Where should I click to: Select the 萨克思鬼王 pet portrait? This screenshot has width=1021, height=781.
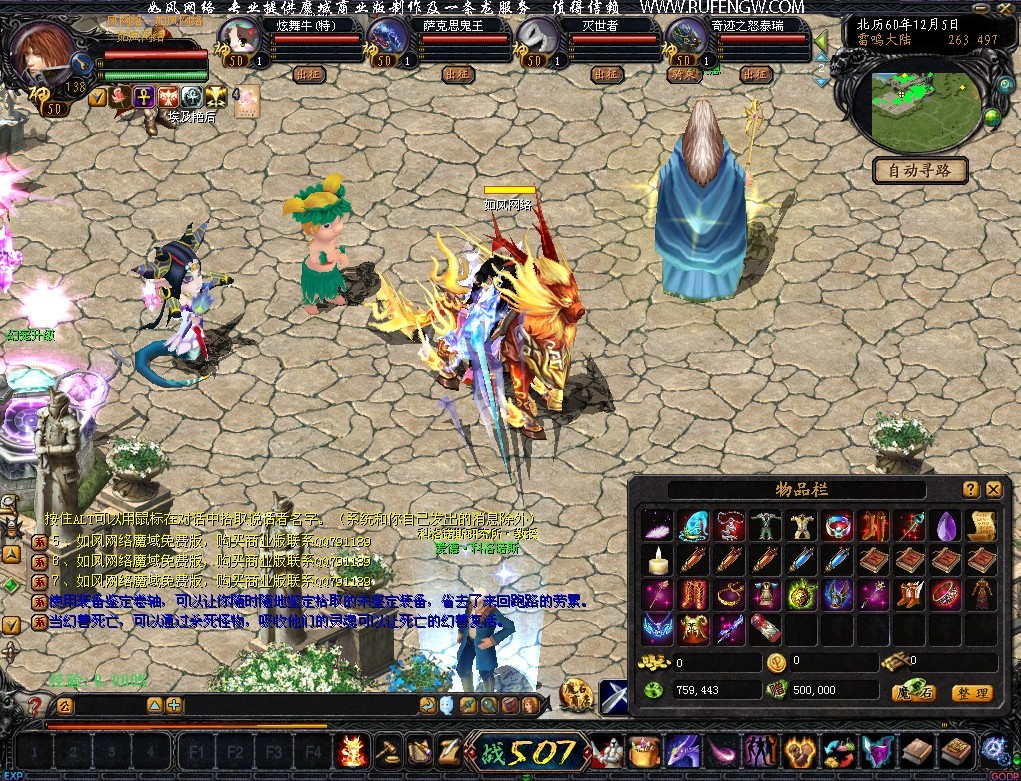tap(388, 40)
